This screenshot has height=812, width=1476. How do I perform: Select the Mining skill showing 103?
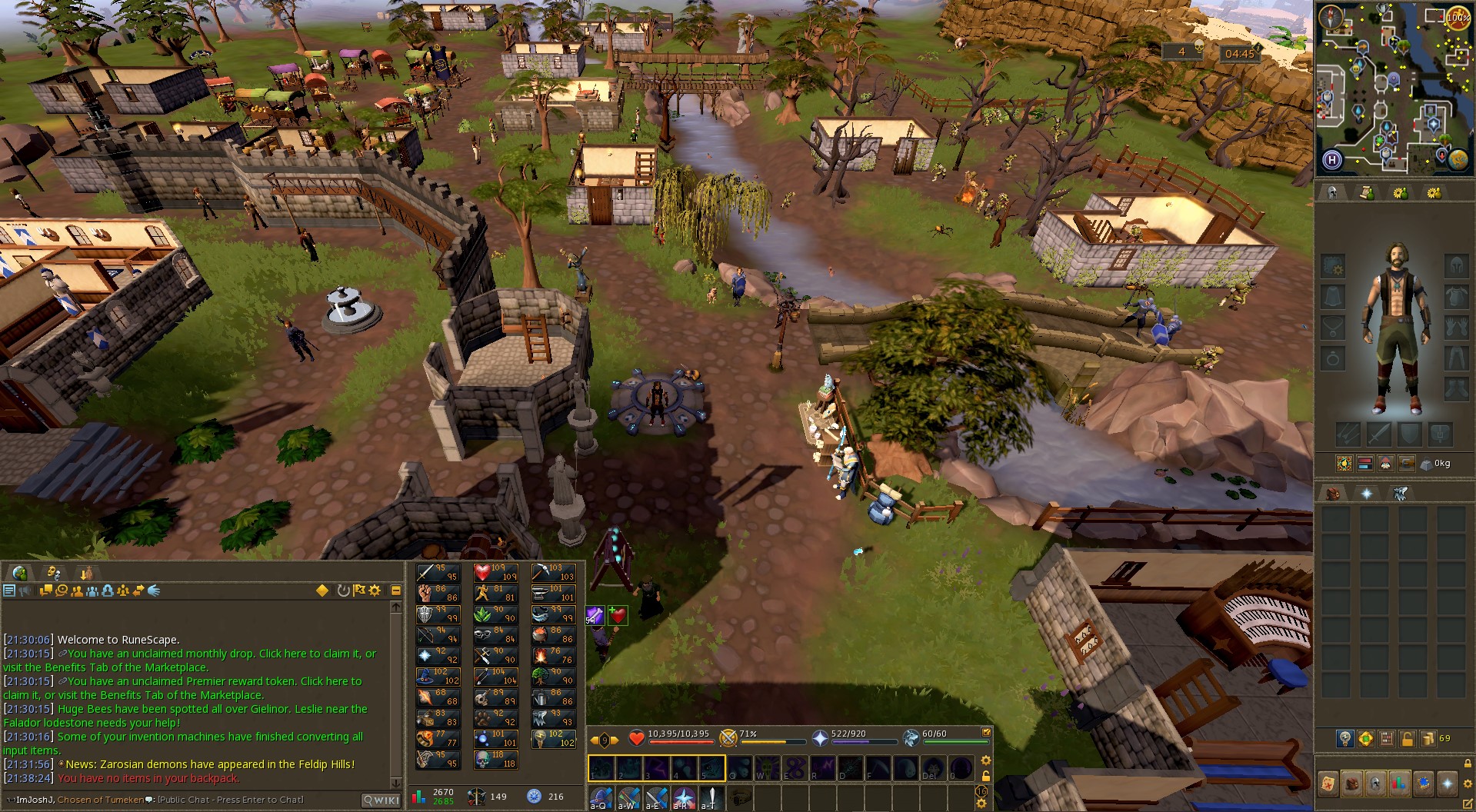tap(552, 573)
